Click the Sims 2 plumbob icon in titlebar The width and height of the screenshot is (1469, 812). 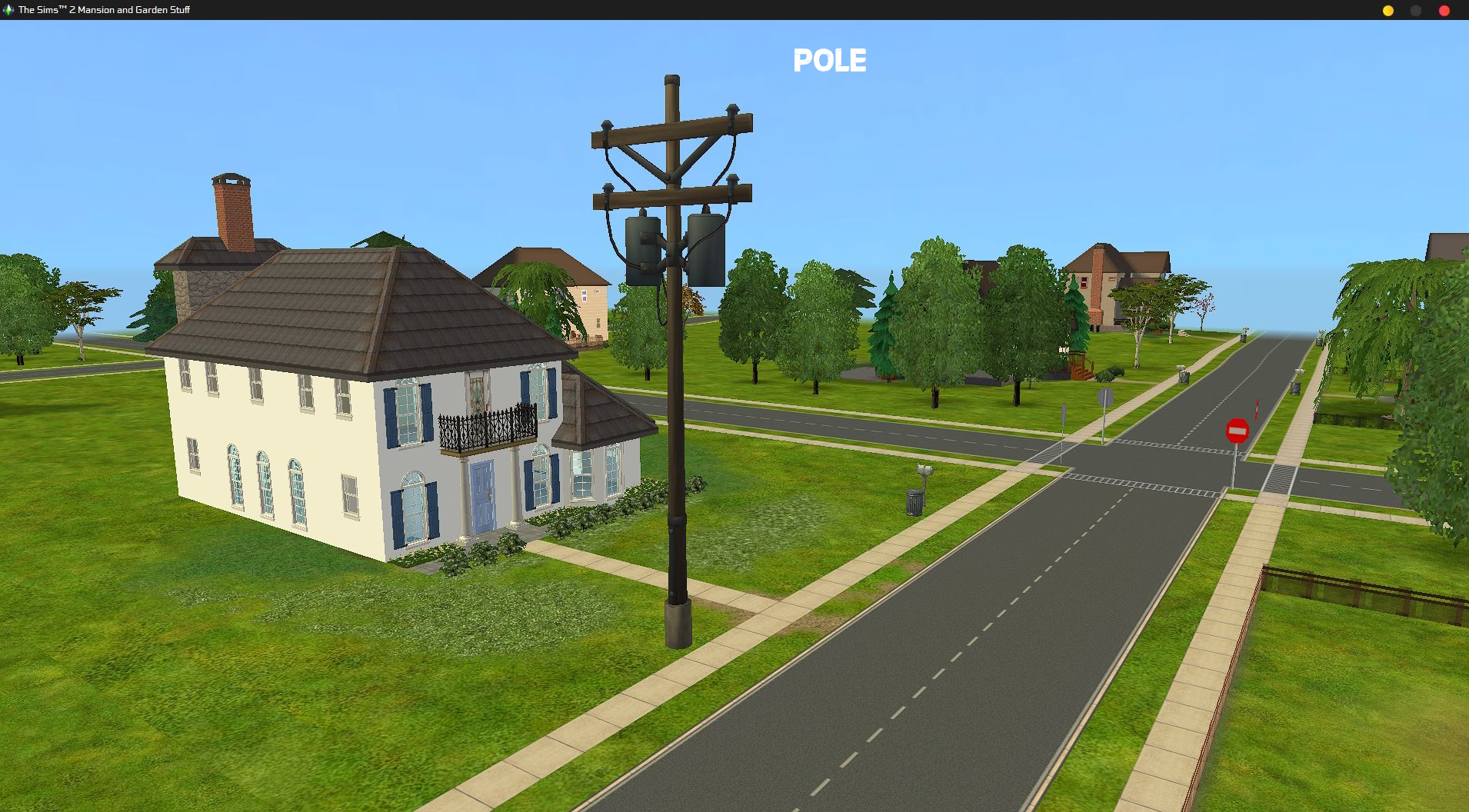(9, 10)
